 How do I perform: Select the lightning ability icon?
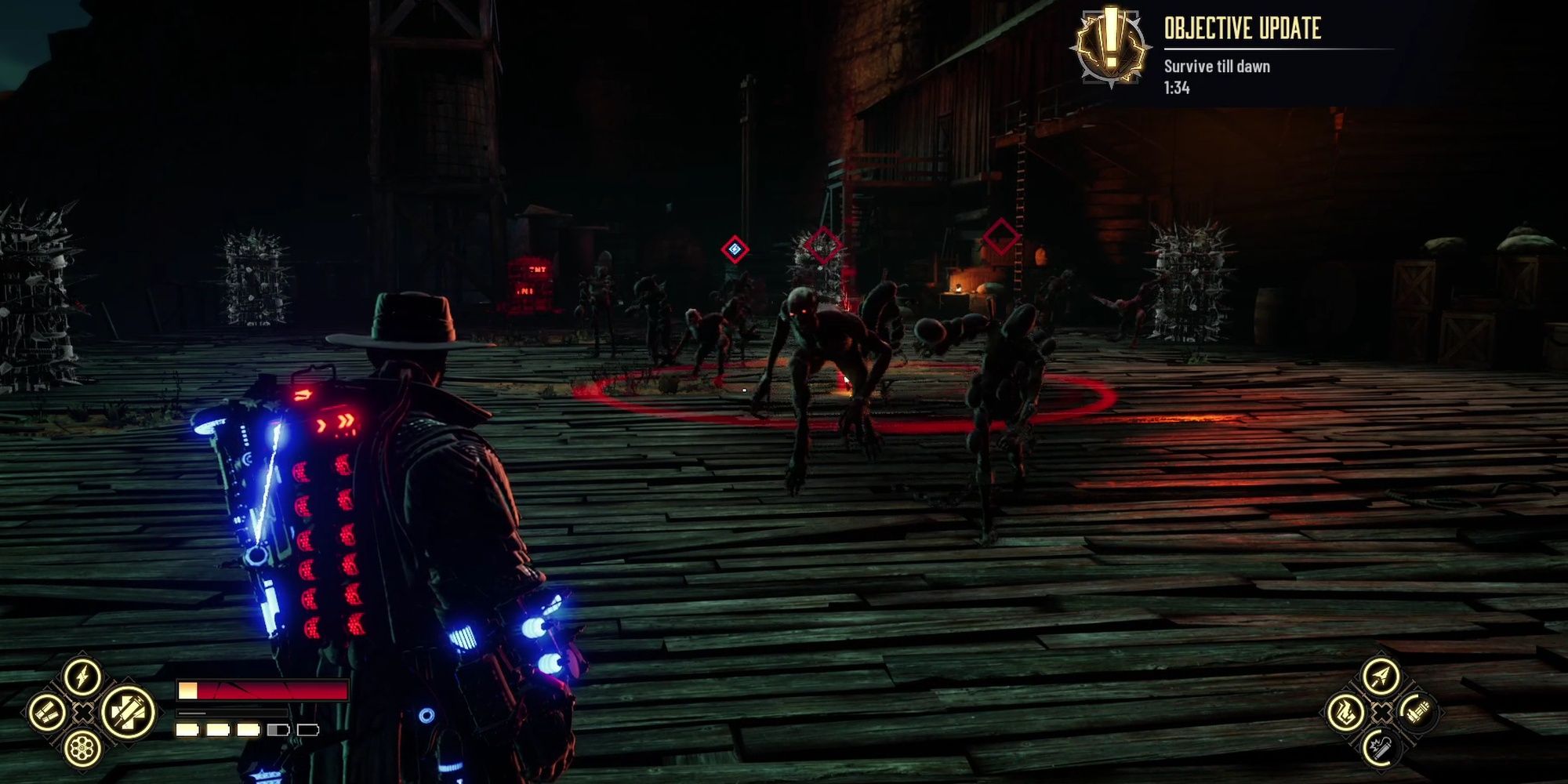pos(82,676)
